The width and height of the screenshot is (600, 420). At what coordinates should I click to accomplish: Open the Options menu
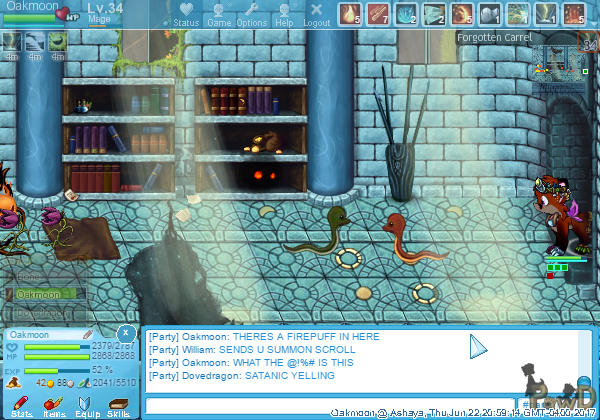point(251,14)
